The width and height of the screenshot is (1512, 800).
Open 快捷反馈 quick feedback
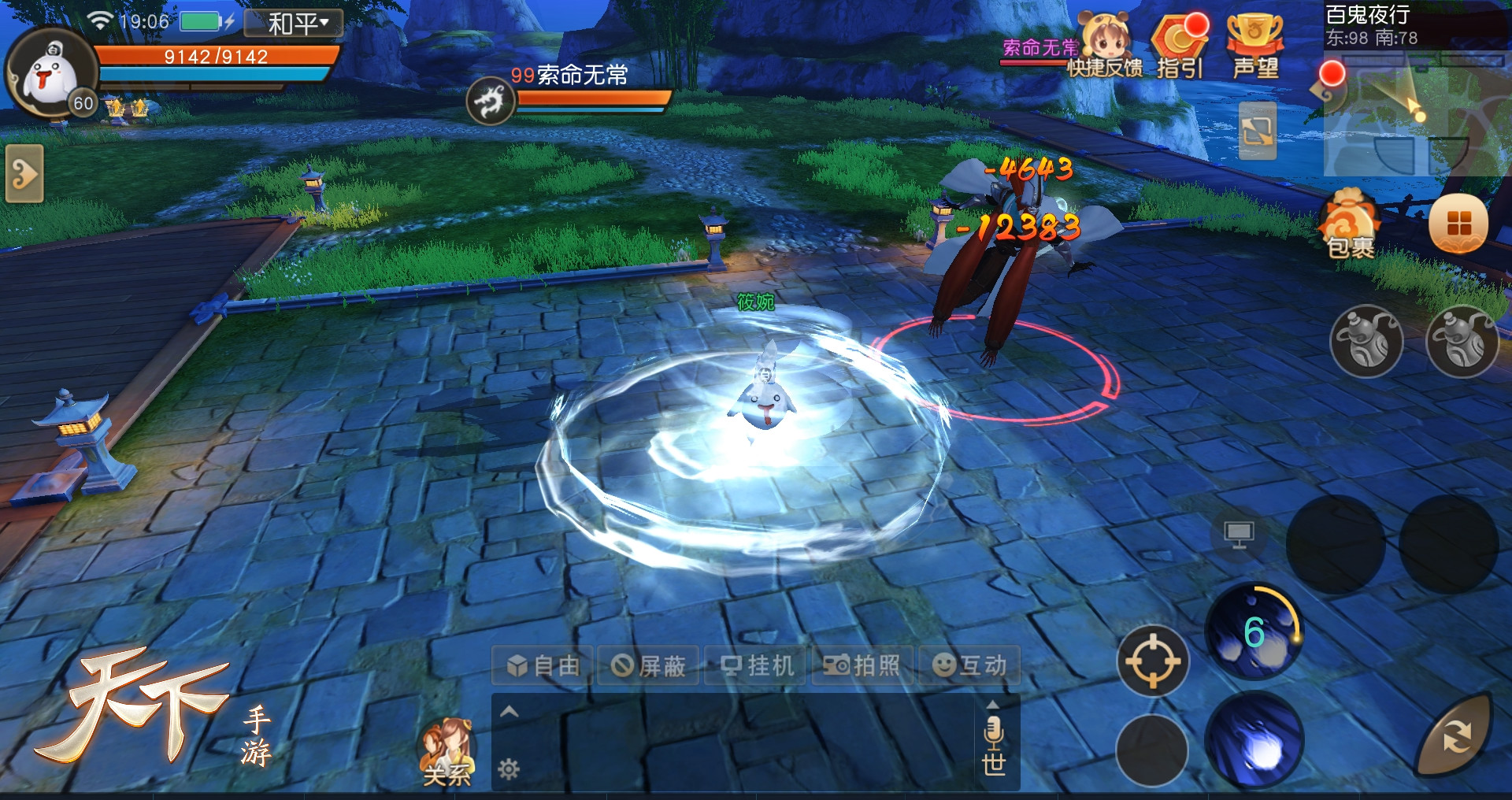1105,49
